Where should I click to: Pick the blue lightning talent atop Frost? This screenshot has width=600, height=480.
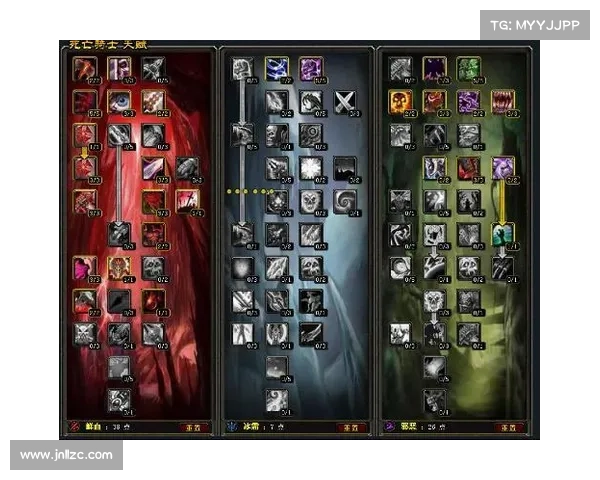click(x=277, y=68)
